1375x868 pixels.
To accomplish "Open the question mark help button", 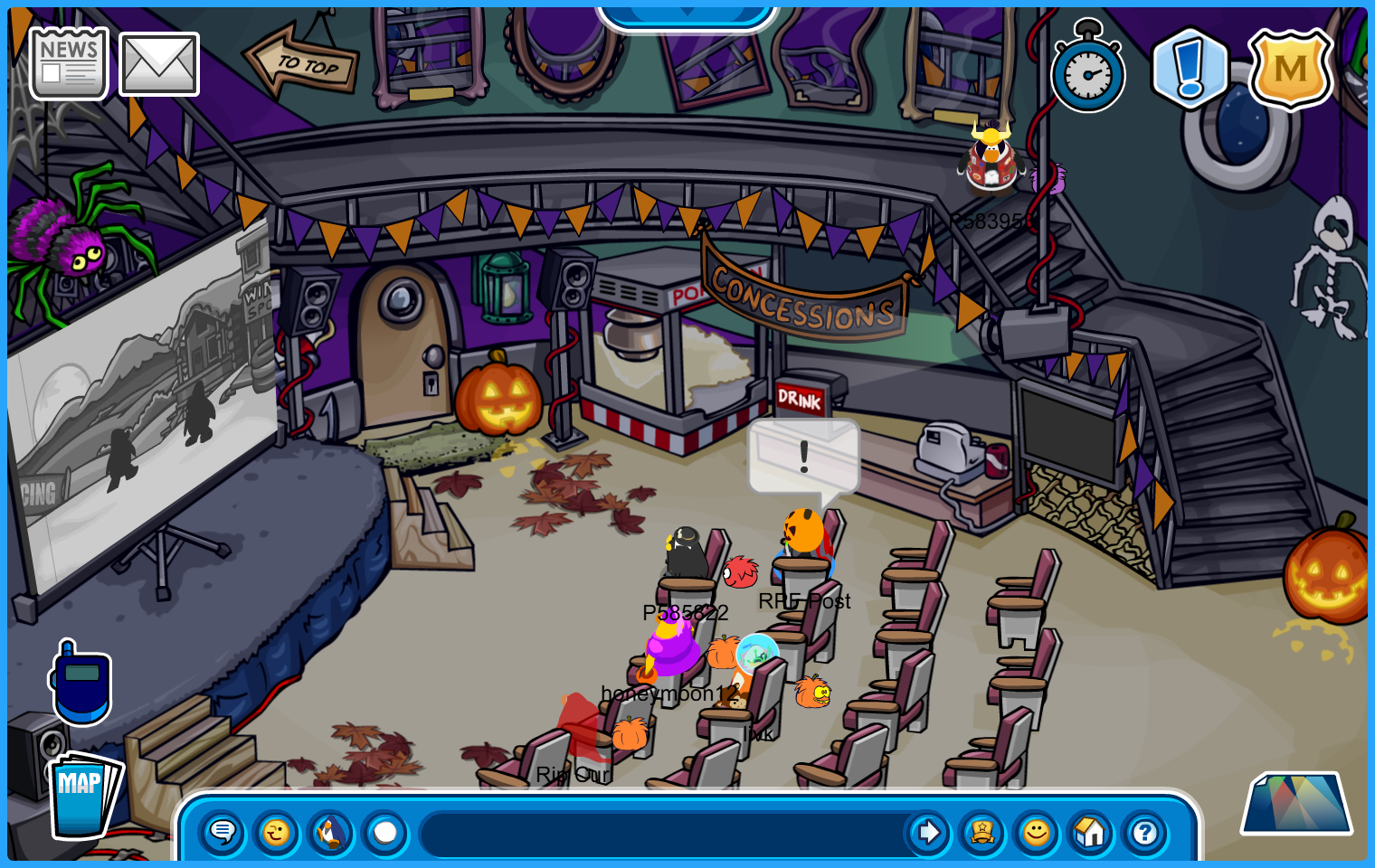I will [x=1145, y=832].
